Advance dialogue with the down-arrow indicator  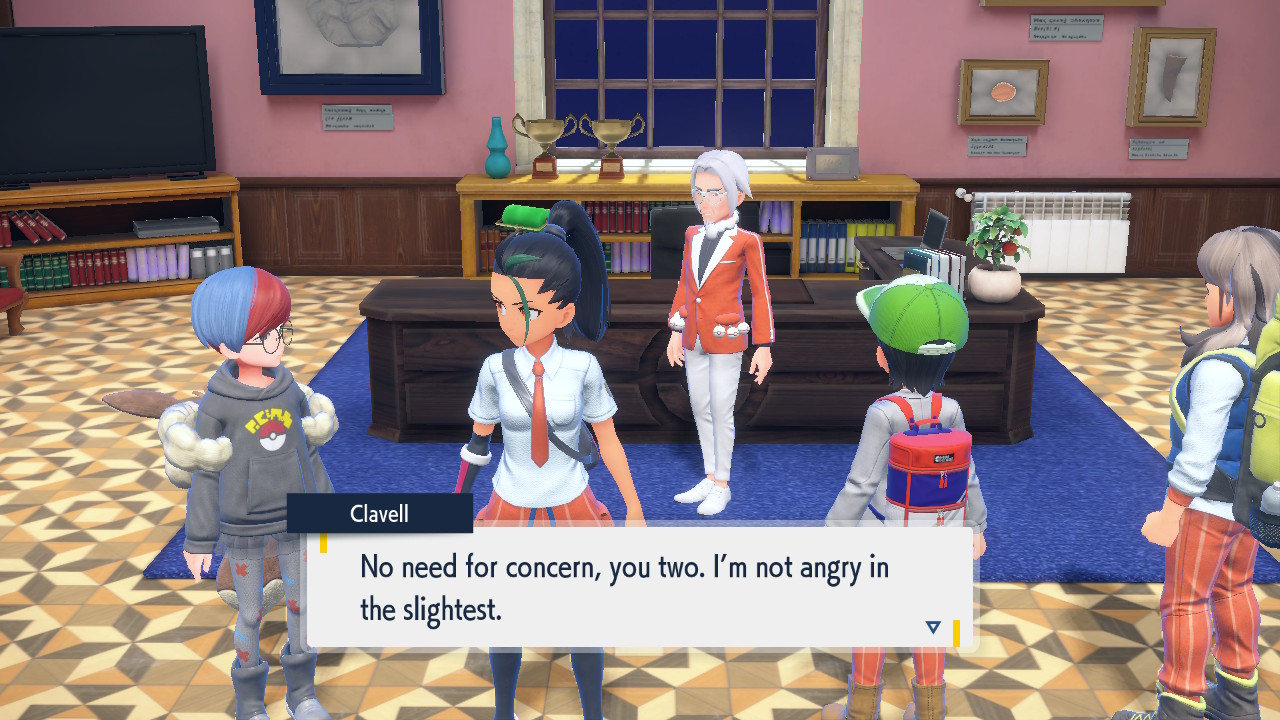933,627
